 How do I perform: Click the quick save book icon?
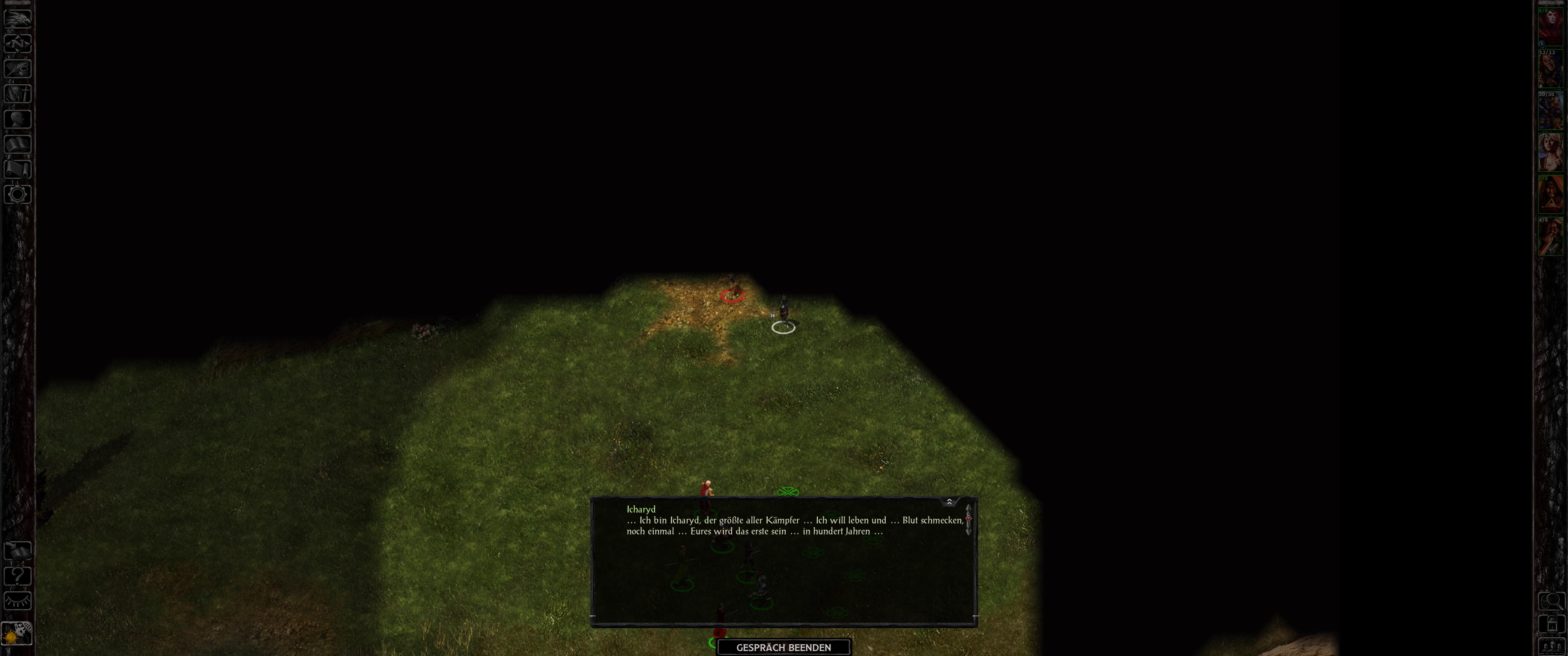tap(18, 551)
